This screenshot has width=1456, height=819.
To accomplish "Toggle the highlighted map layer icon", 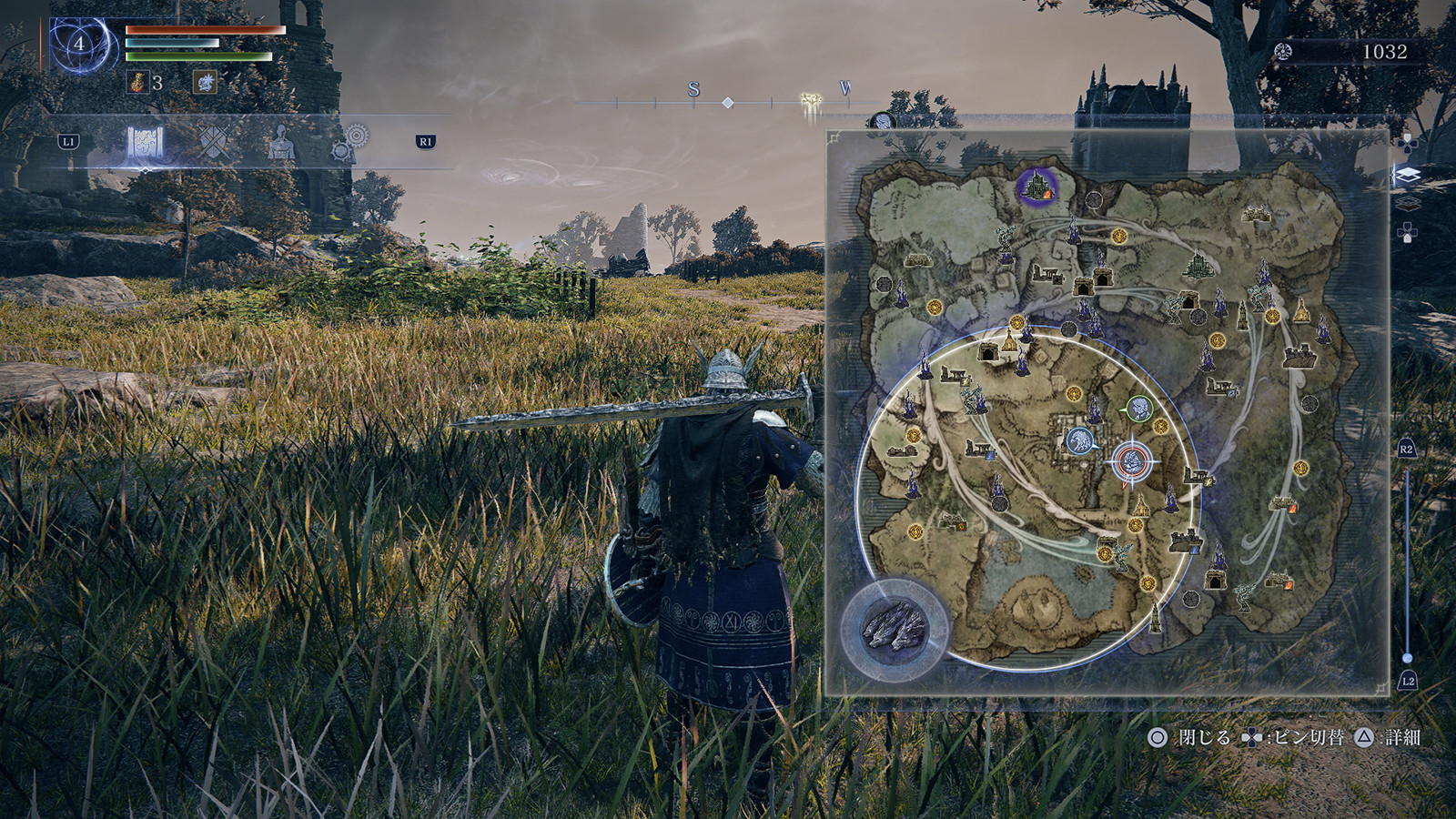I will [x=1407, y=175].
